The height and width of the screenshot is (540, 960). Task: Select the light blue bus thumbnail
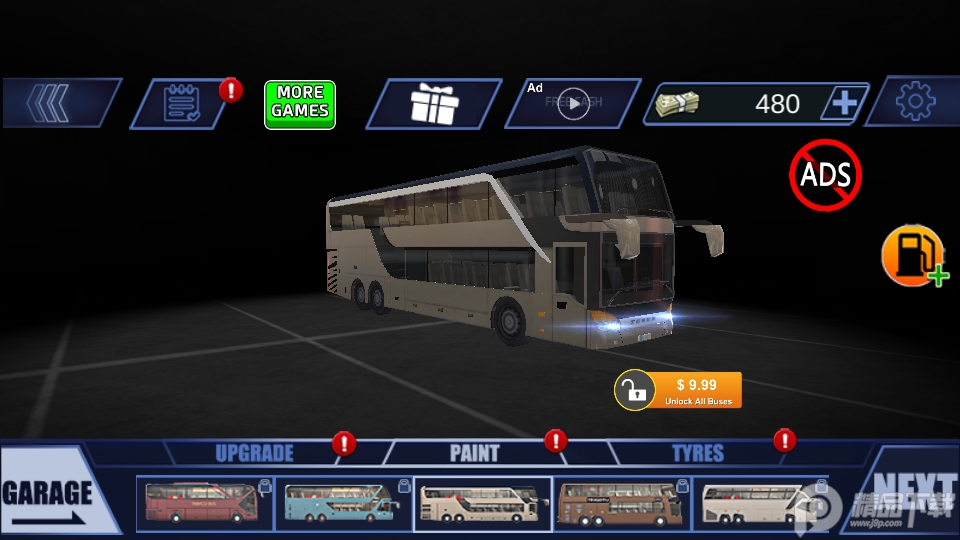343,503
